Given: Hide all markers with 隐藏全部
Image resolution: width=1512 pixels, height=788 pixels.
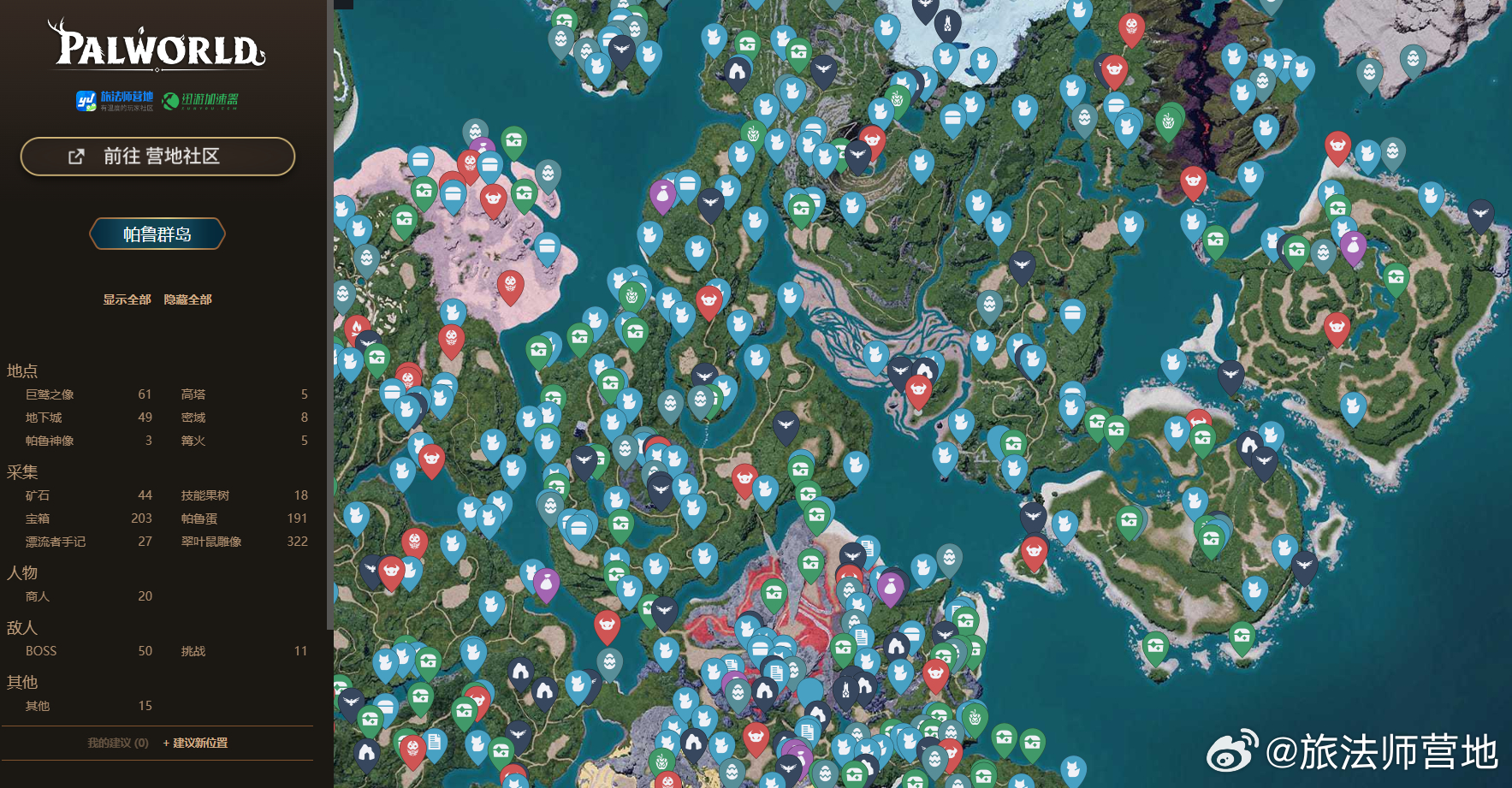Looking at the screenshot, I should pyautogui.click(x=187, y=299).
